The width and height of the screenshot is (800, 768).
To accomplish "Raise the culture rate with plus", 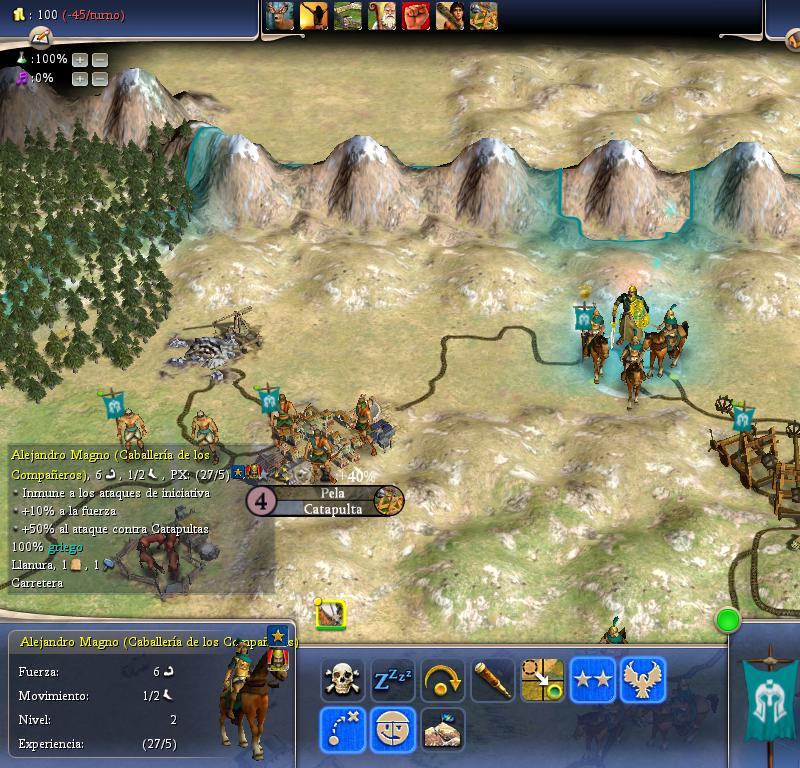I will 80,79.
